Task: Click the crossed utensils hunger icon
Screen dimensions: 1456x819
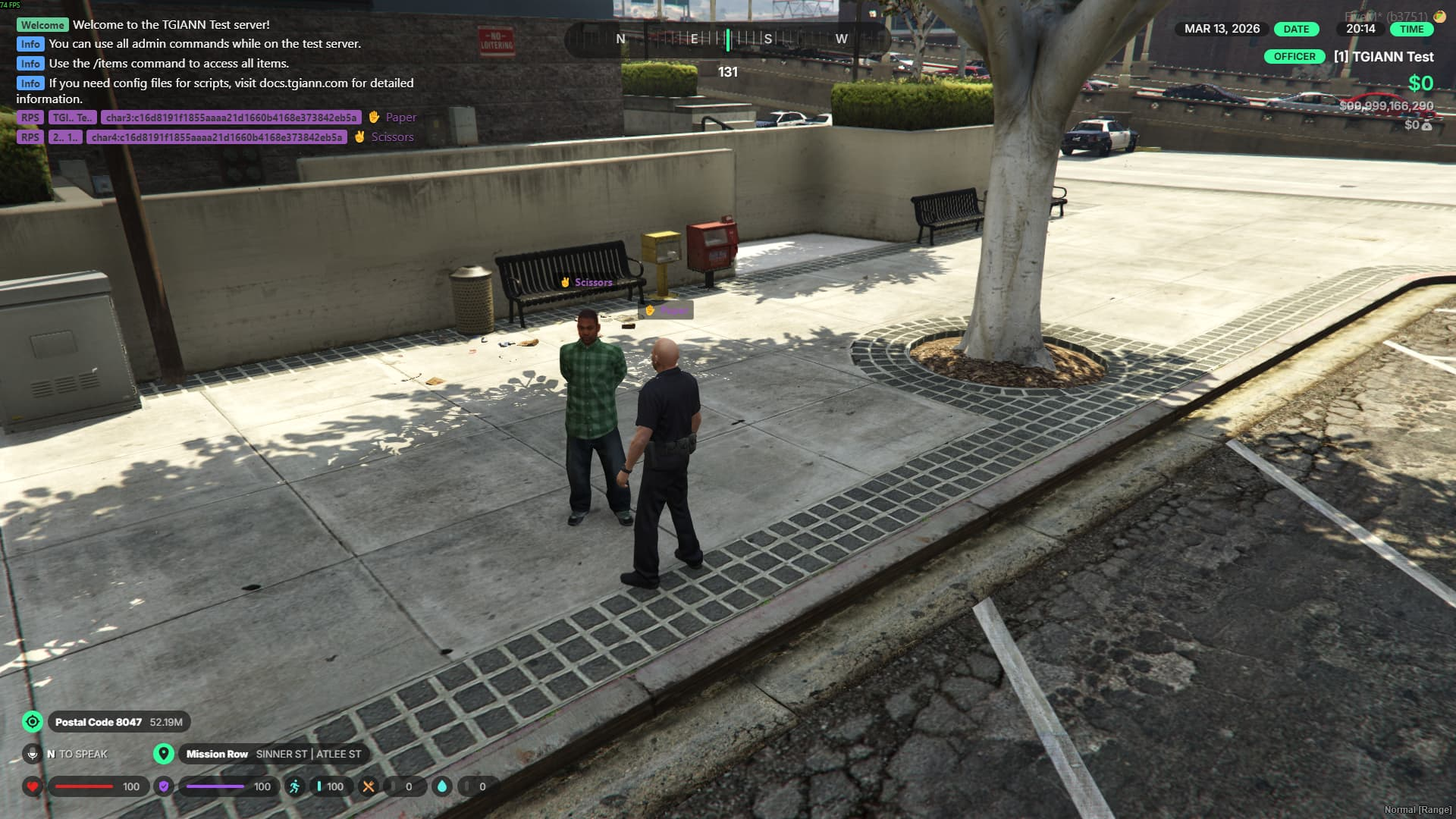Action: [369, 786]
